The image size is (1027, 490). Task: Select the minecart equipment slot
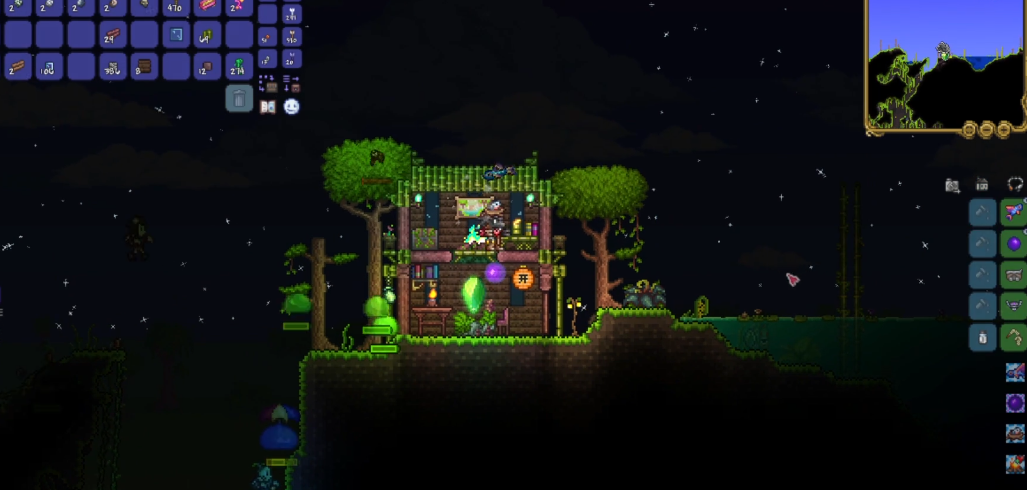click(1014, 275)
